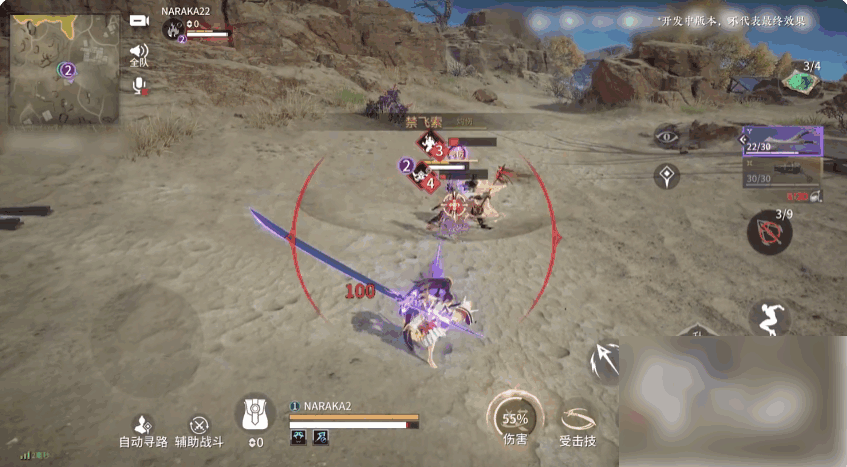Tap the diamond location marker icon
The height and width of the screenshot is (467, 847).
pyautogui.click(x=667, y=177)
